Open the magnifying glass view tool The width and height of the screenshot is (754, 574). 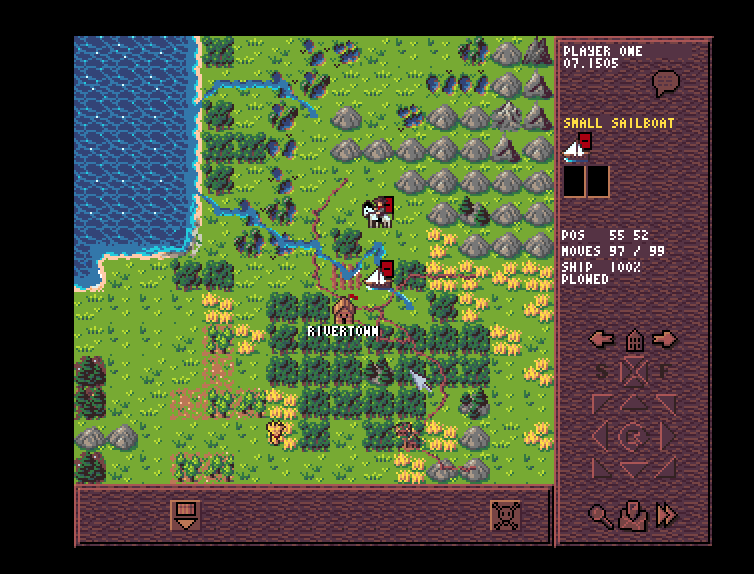pyautogui.click(x=600, y=515)
